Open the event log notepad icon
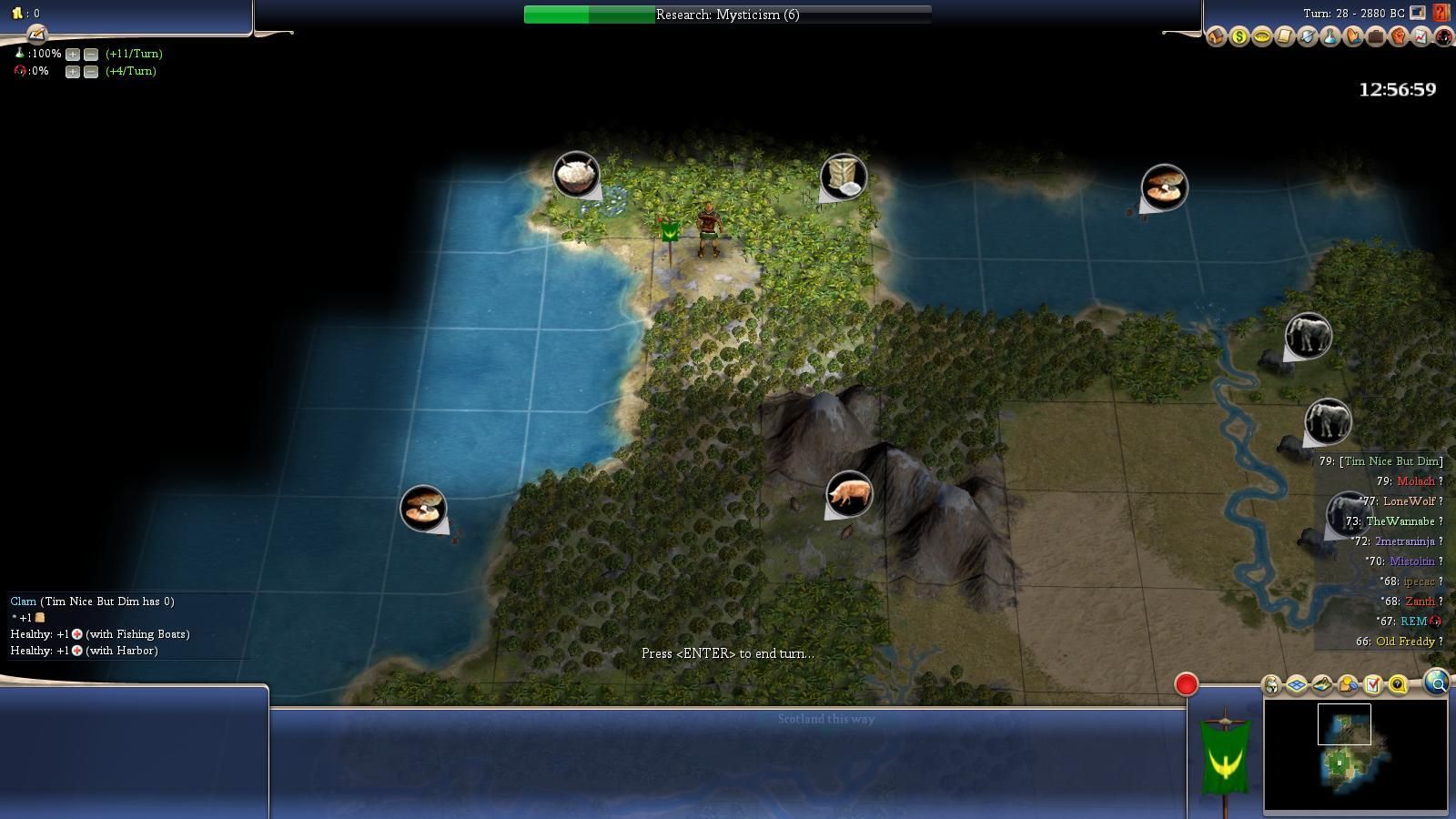The image size is (1456, 819). 36,35
